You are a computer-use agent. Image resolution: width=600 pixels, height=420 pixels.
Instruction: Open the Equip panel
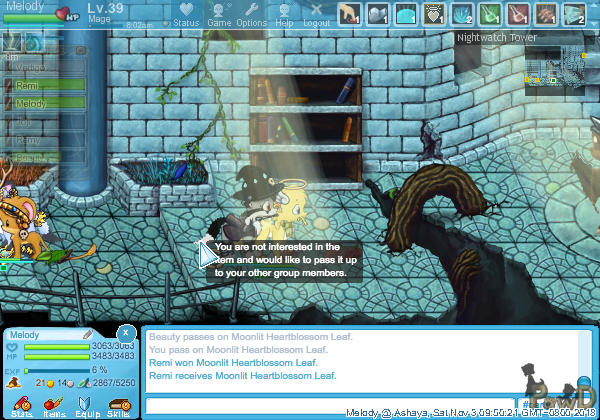pyautogui.click(x=87, y=404)
